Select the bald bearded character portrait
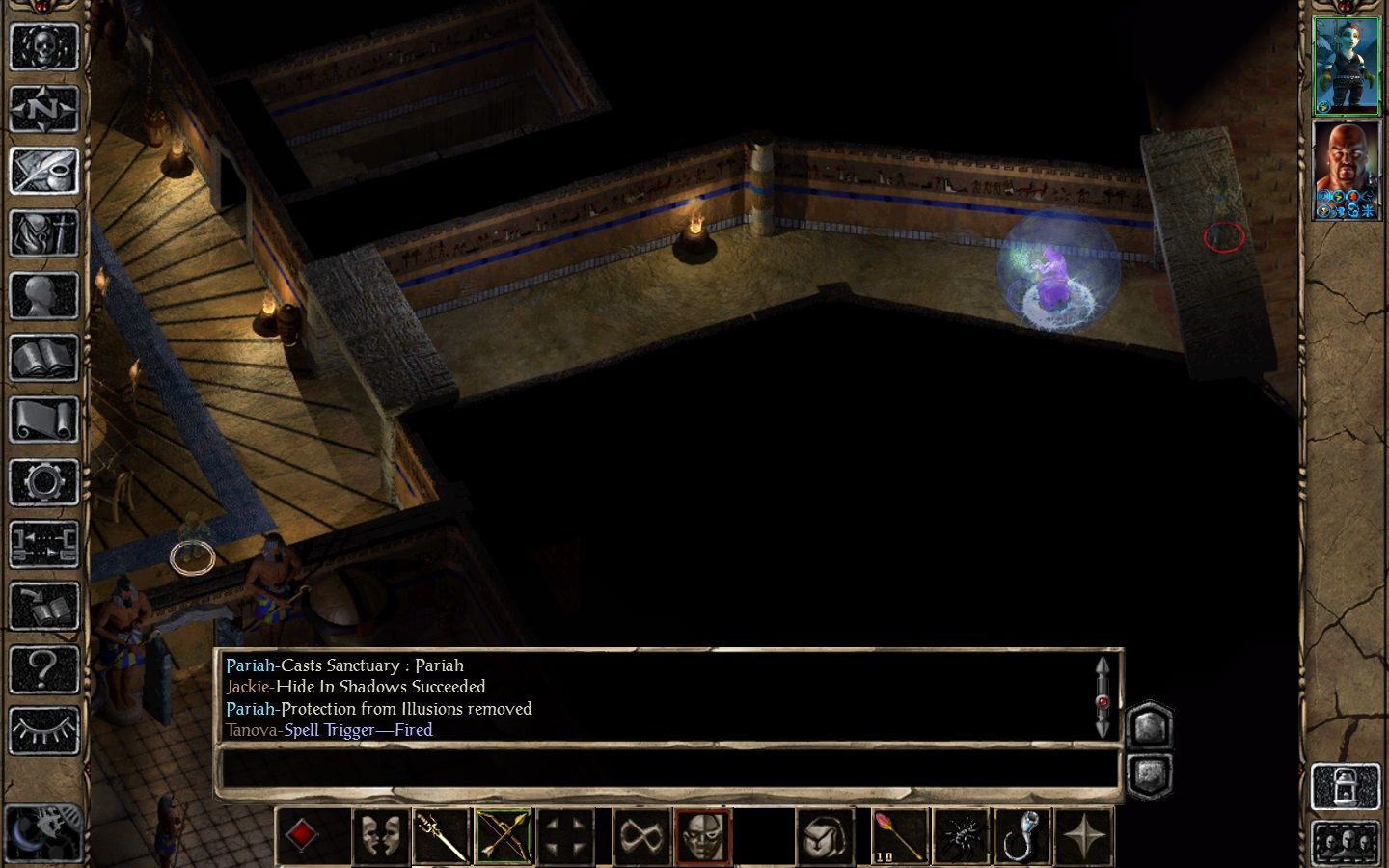This screenshot has width=1389, height=868. 1347,169
